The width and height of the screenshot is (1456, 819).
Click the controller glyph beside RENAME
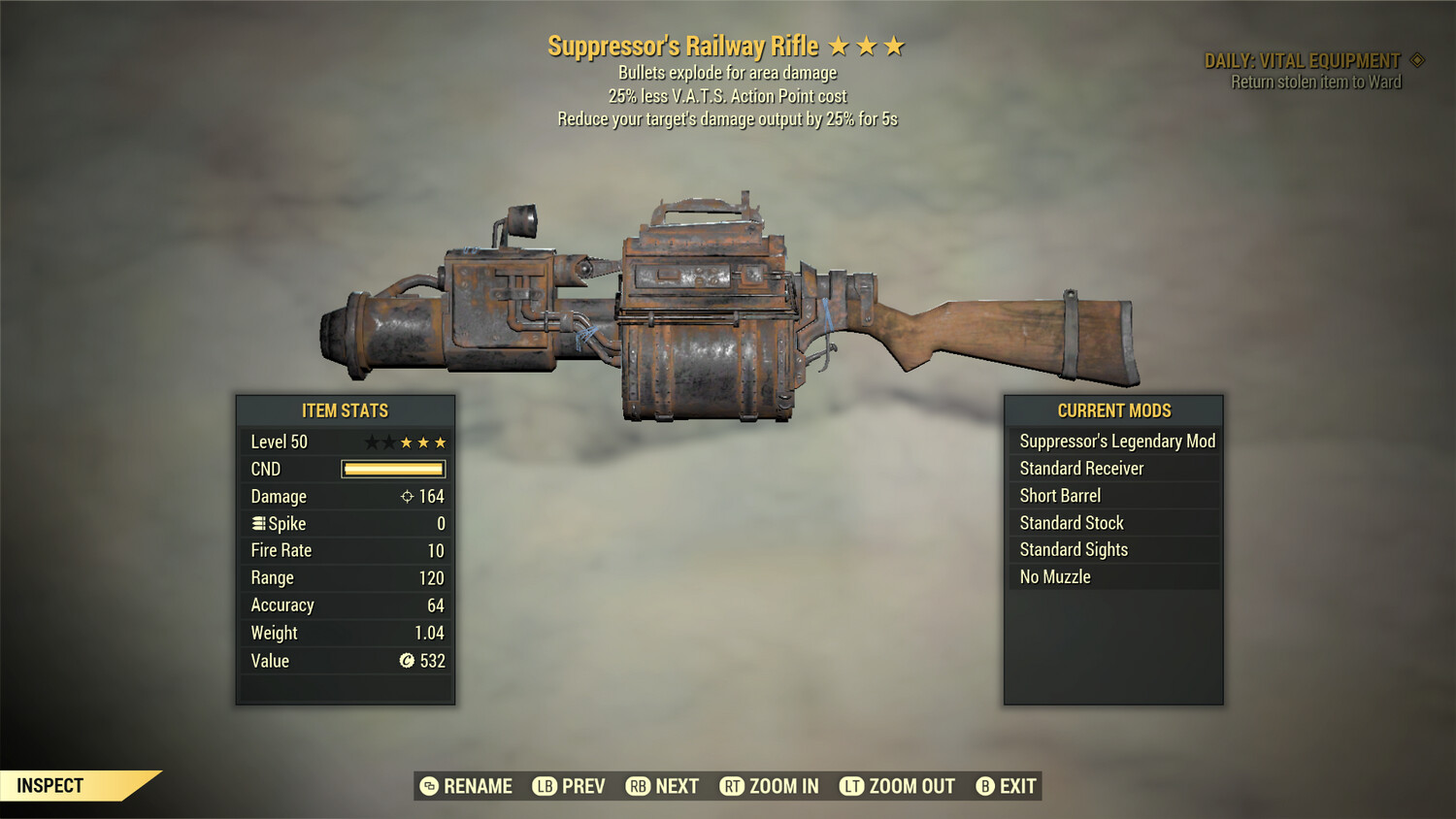[x=429, y=786]
